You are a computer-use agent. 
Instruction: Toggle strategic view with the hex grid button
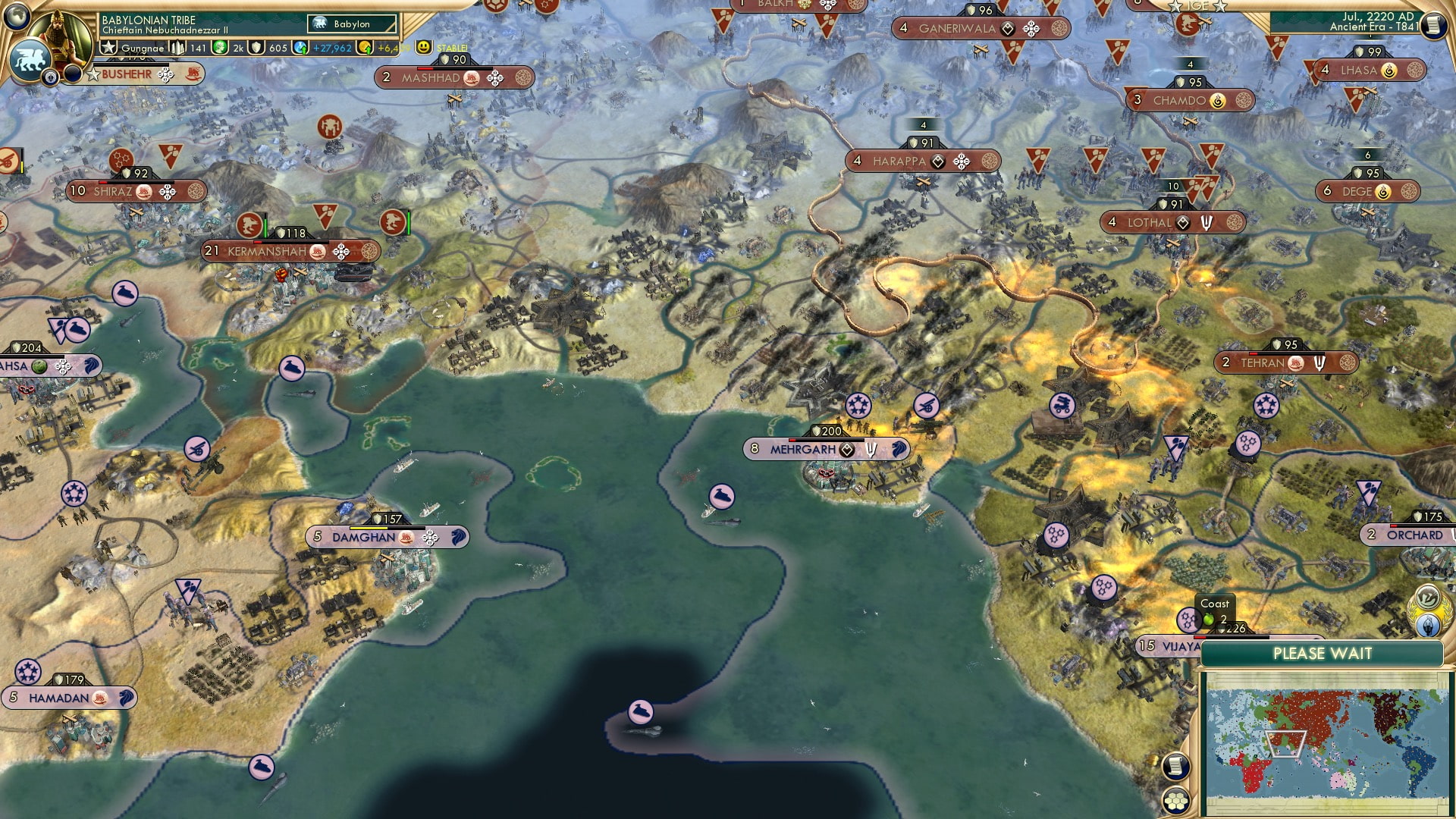[x=1176, y=801]
